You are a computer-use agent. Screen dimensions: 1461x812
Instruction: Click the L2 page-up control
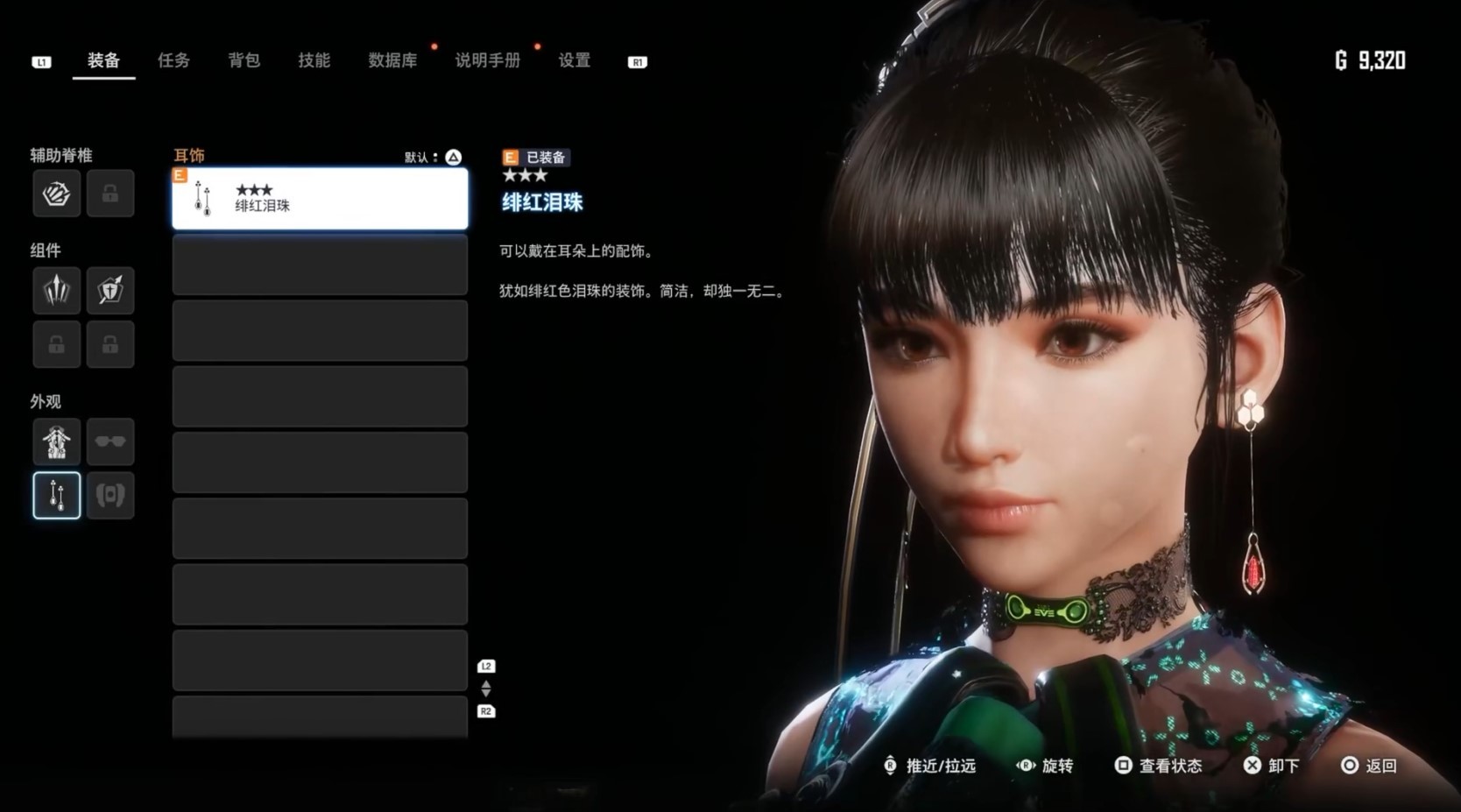coord(485,665)
